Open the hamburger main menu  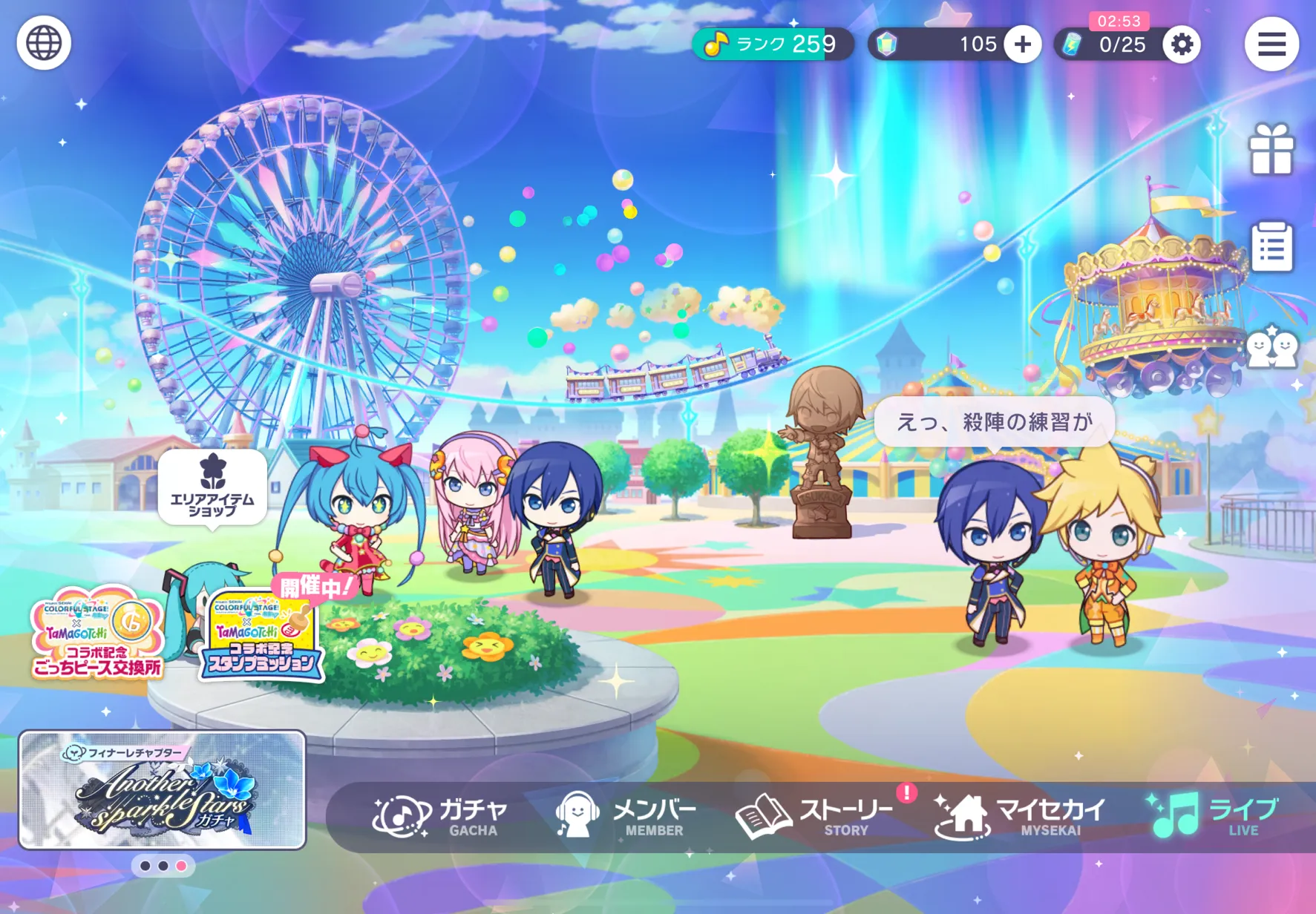click(1271, 45)
